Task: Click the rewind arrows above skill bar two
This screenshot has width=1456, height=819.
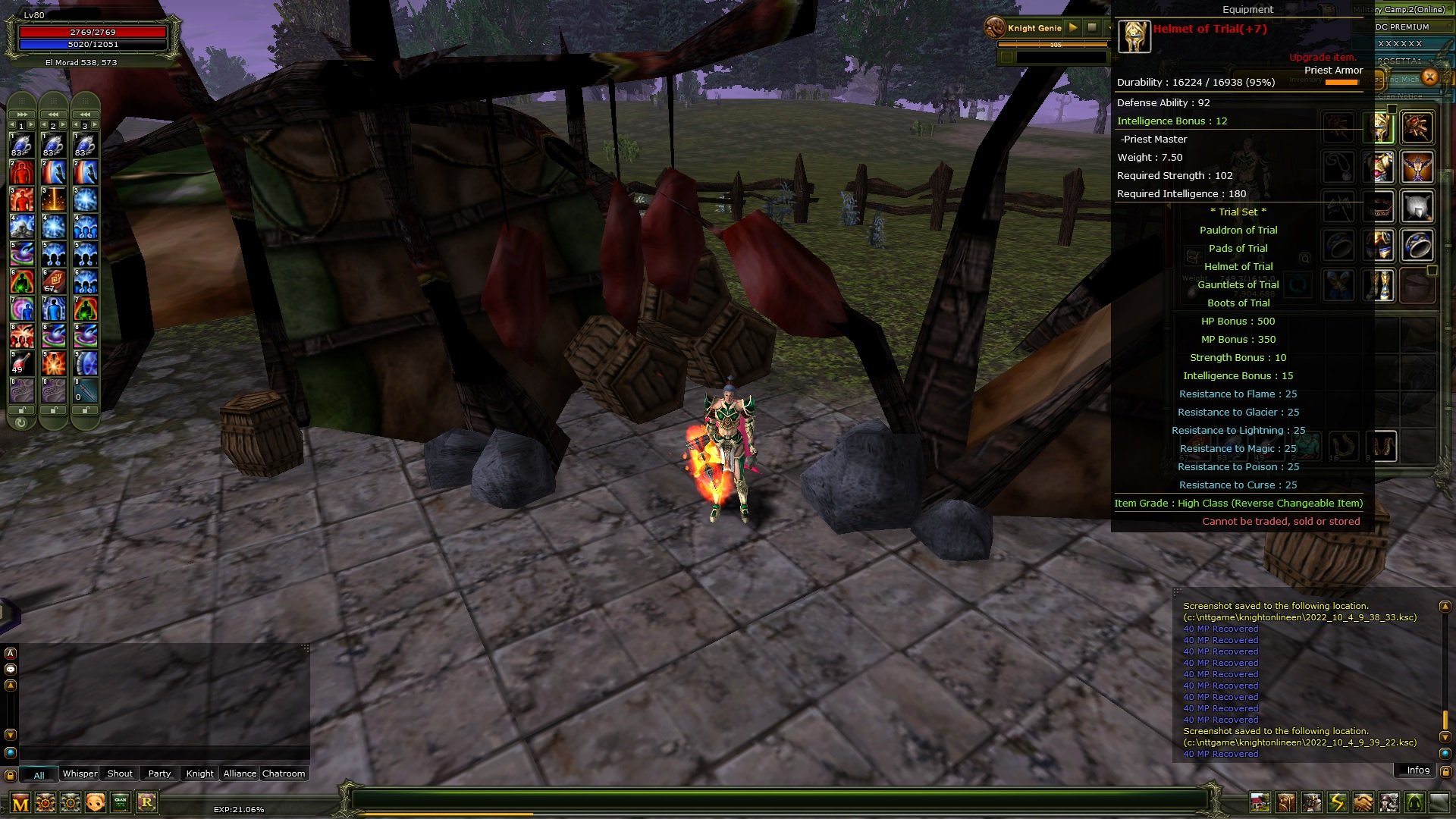Action: (x=53, y=115)
